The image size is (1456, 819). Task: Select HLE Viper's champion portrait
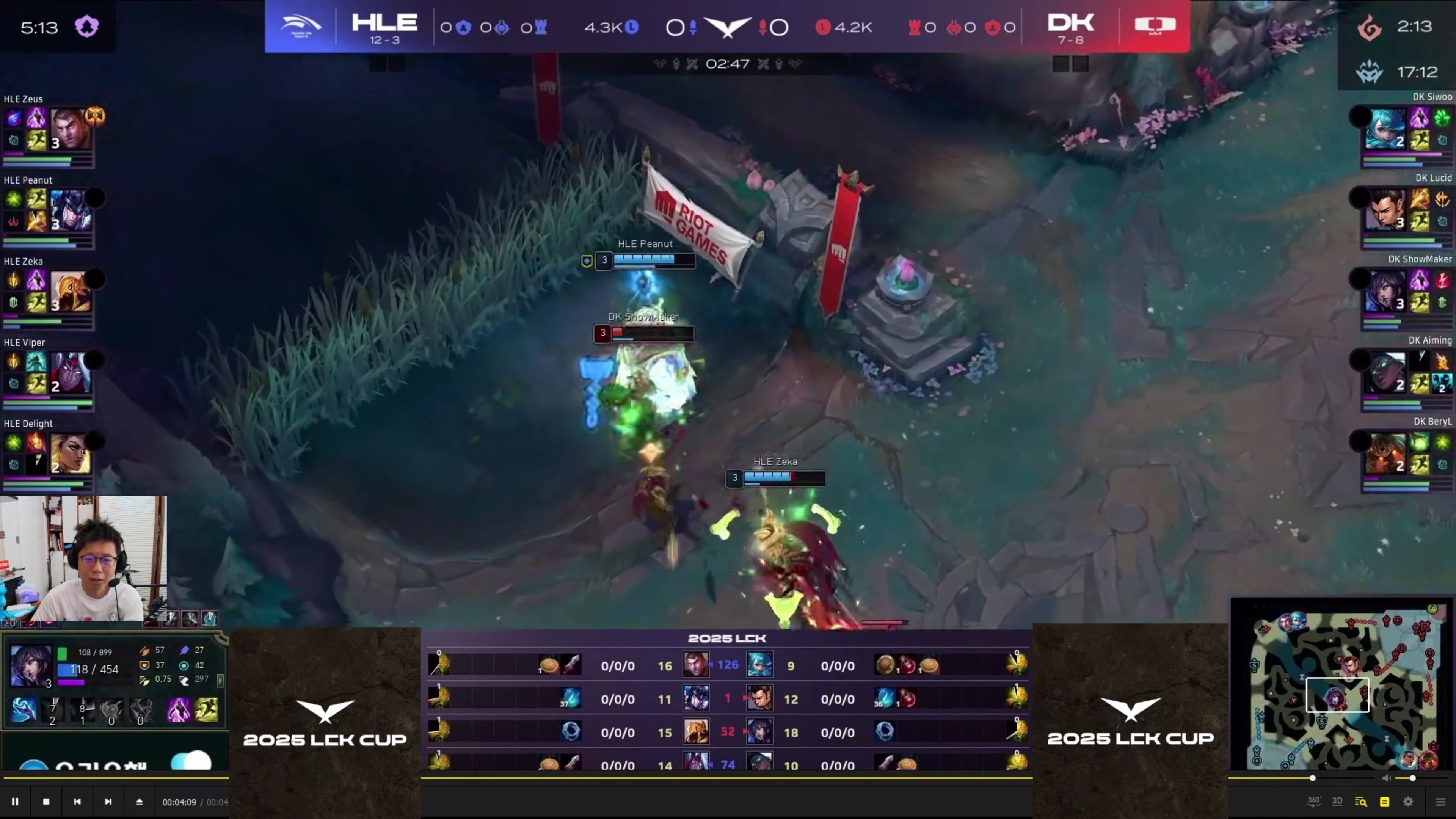[x=71, y=372]
